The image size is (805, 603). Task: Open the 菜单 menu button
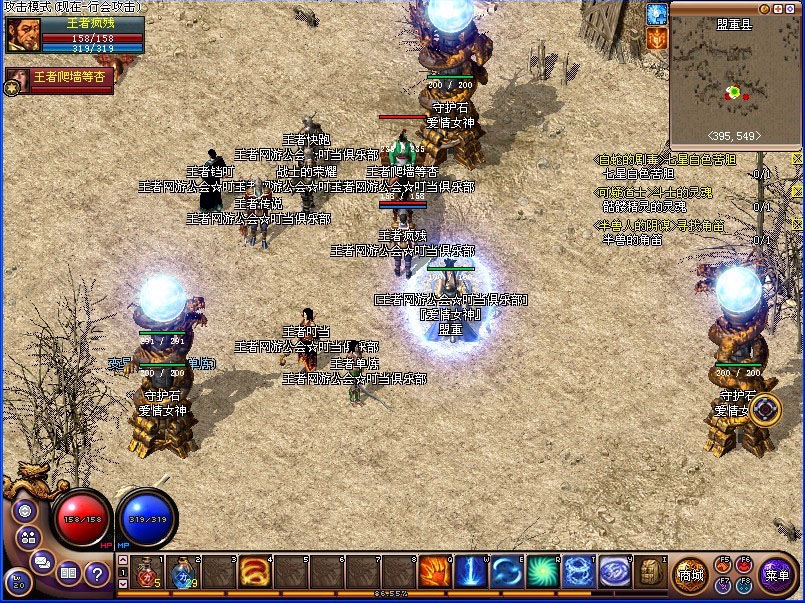pos(775,574)
